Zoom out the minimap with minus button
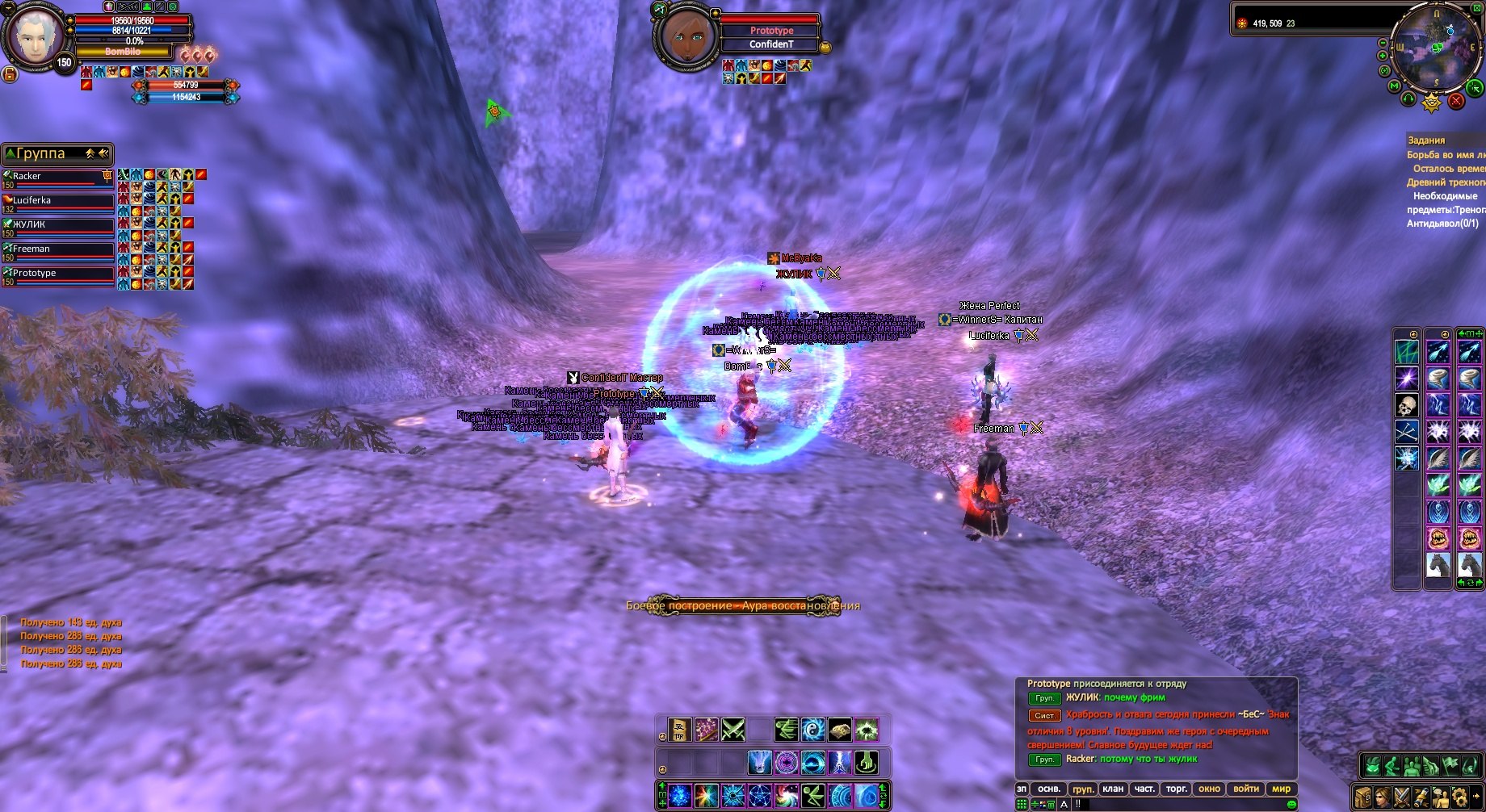The height and width of the screenshot is (812, 1486). (1383, 43)
